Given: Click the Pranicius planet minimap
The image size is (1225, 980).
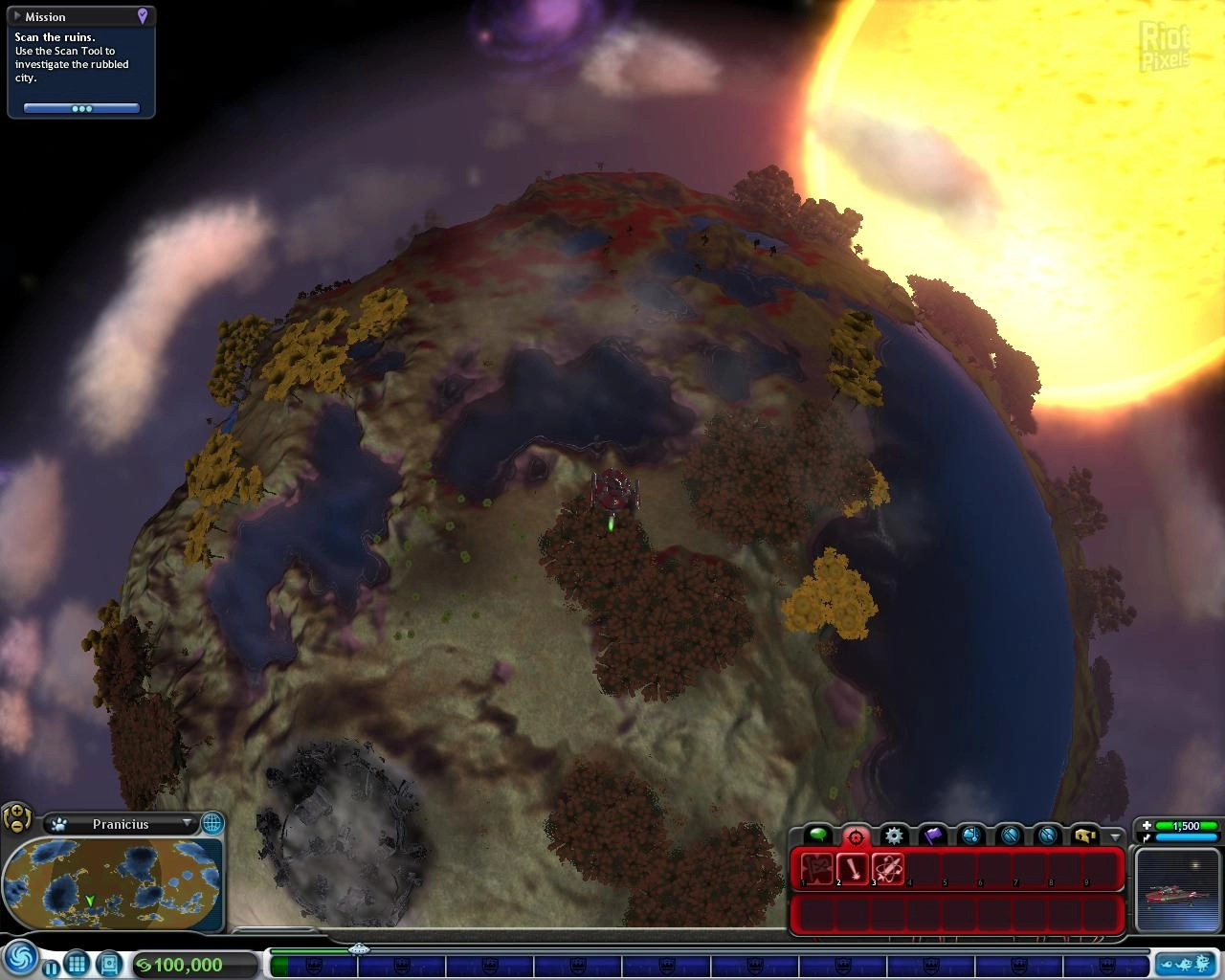Looking at the screenshot, I should 112,883.
